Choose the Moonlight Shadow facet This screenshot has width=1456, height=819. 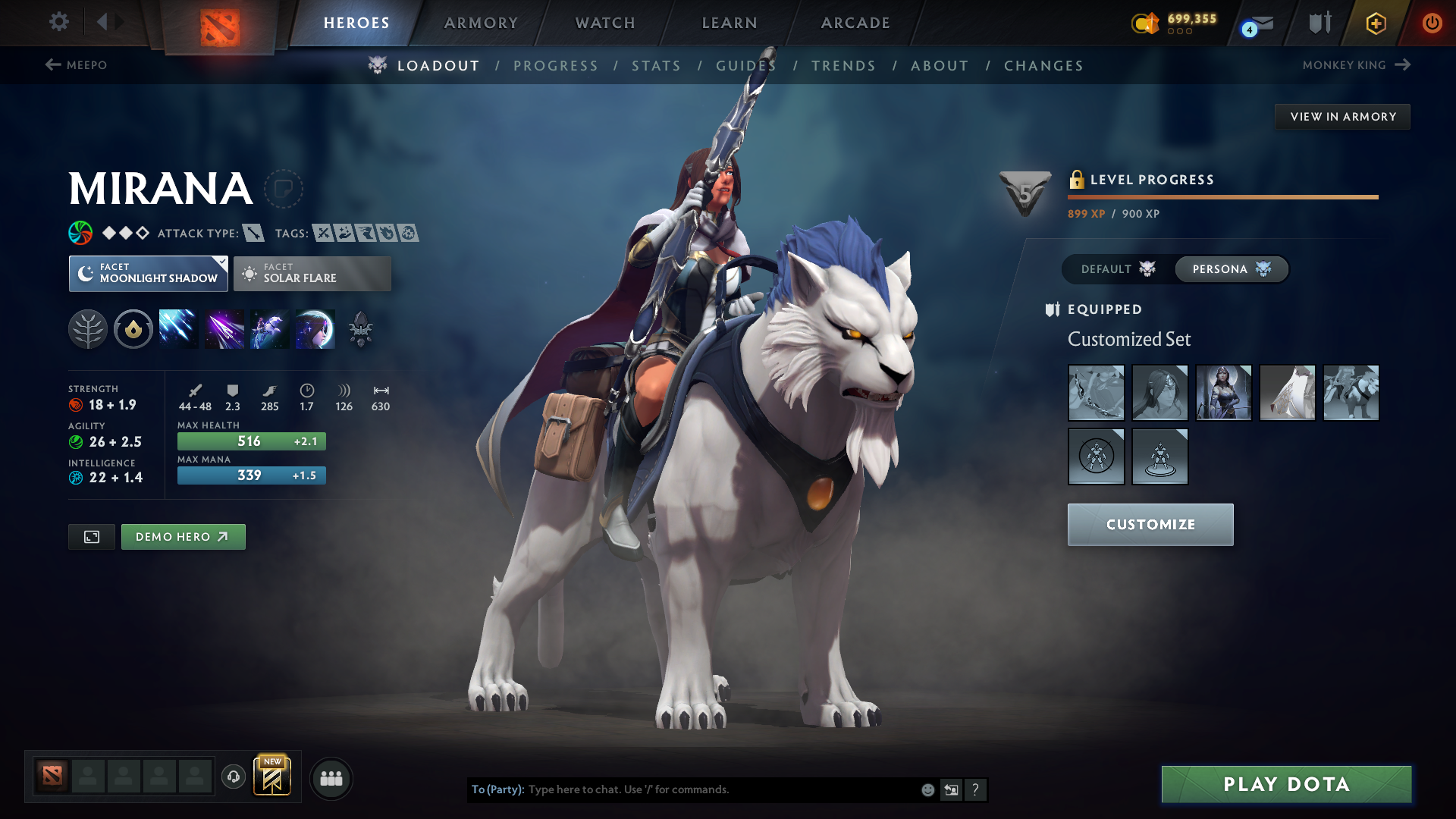tap(149, 274)
